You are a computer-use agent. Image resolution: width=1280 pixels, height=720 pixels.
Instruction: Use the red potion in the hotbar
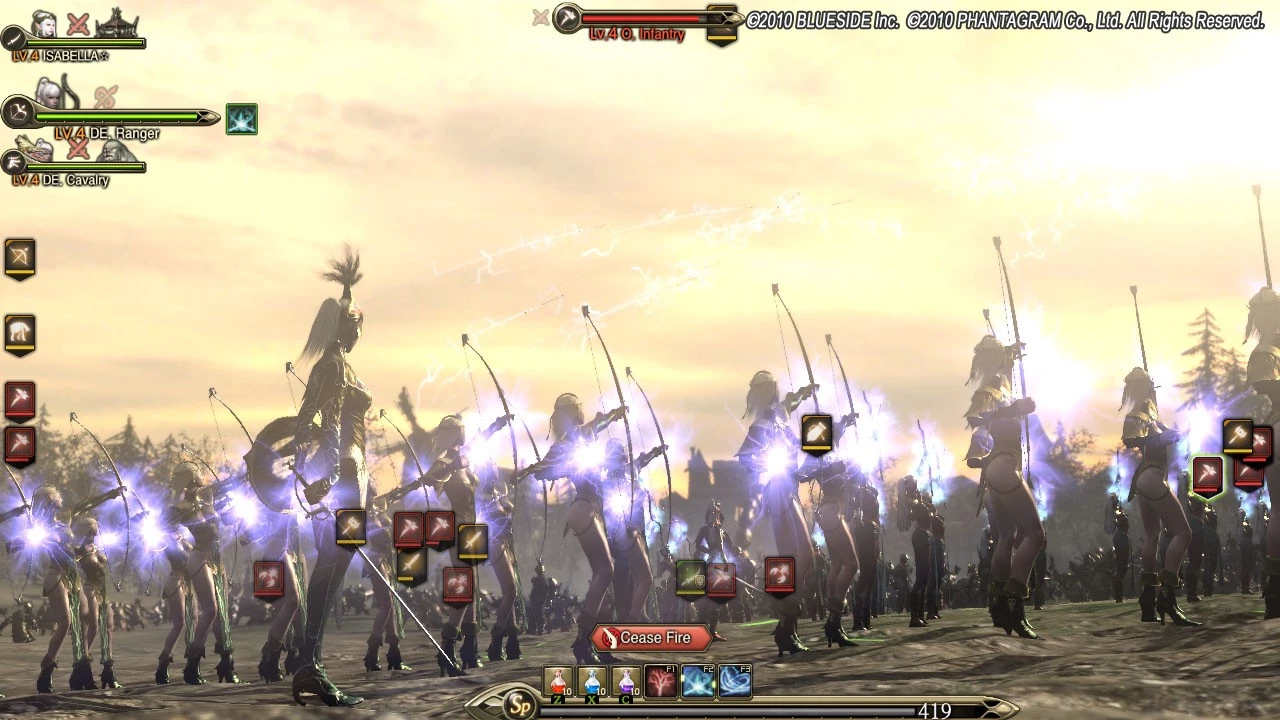(558, 682)
